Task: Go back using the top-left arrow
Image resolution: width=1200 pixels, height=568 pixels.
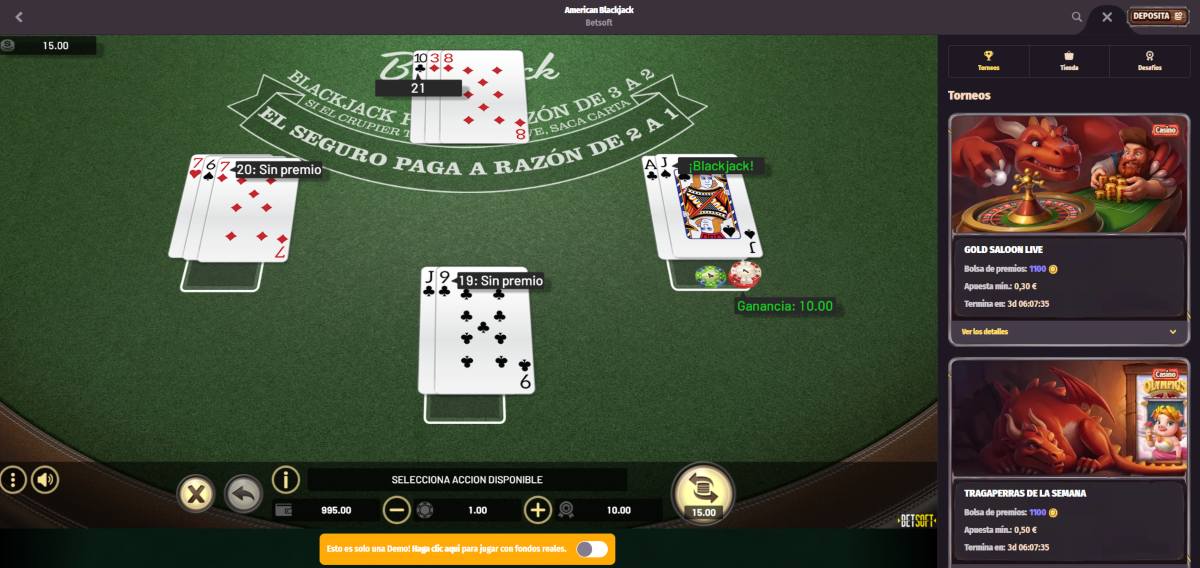Action: point(19,17)
